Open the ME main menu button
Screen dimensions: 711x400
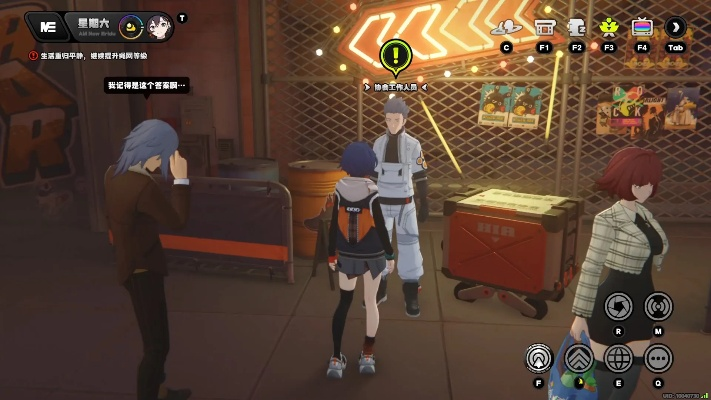click(45, 26)
